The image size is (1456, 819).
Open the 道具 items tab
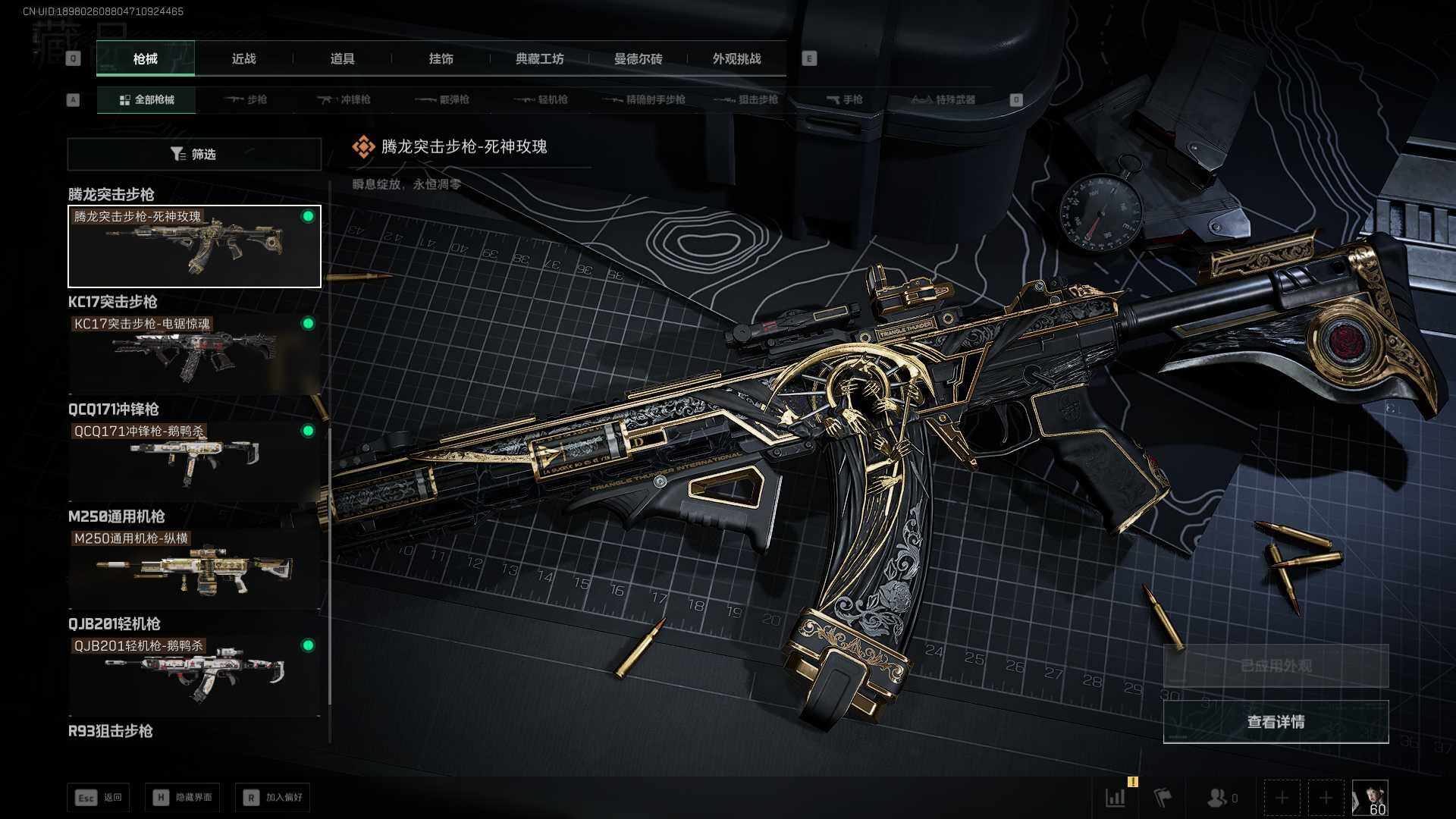click(x=342, y=58)
